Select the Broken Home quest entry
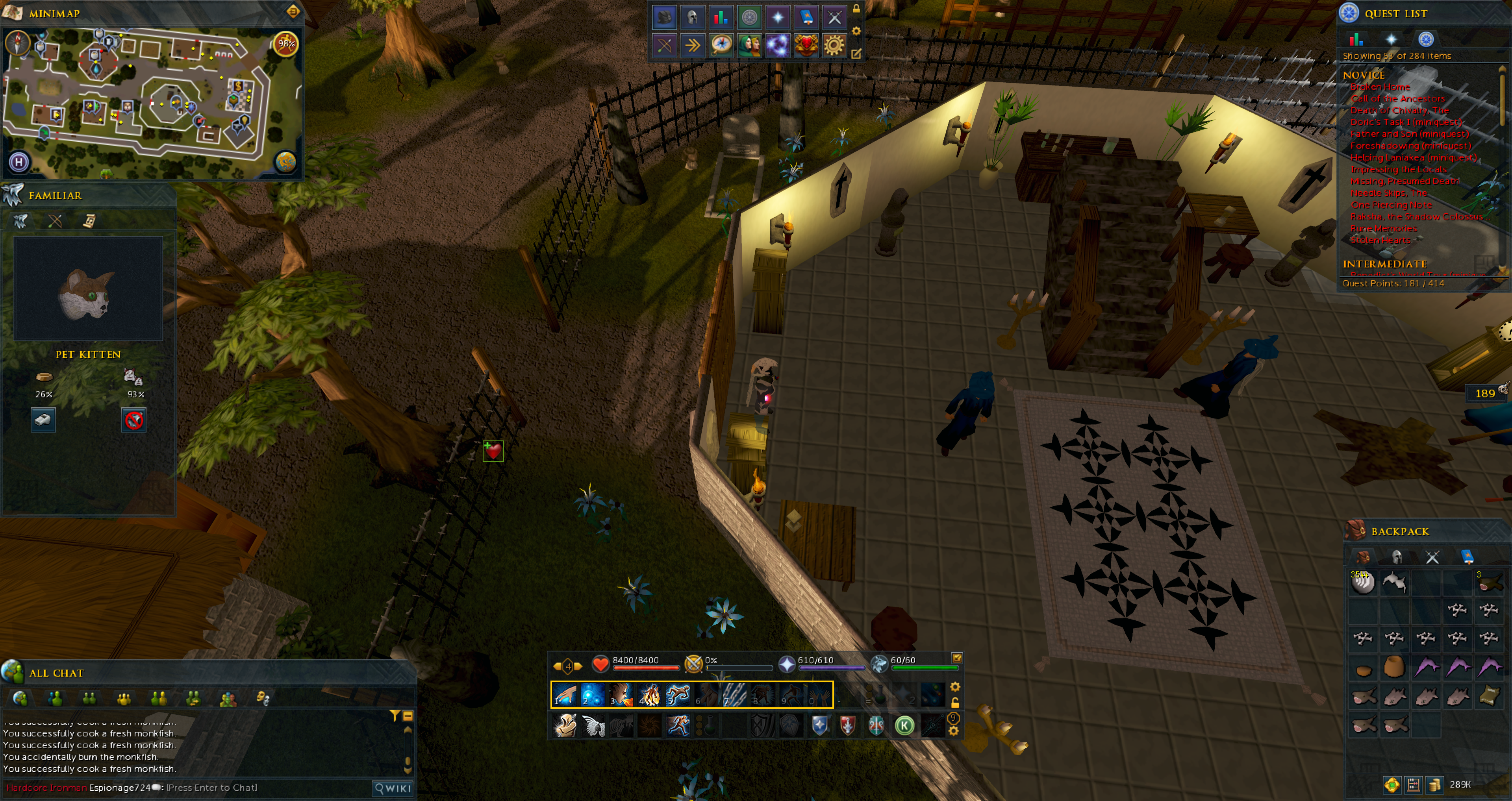This screenshot has width=1512, height=801. (x=1380, y=87)
